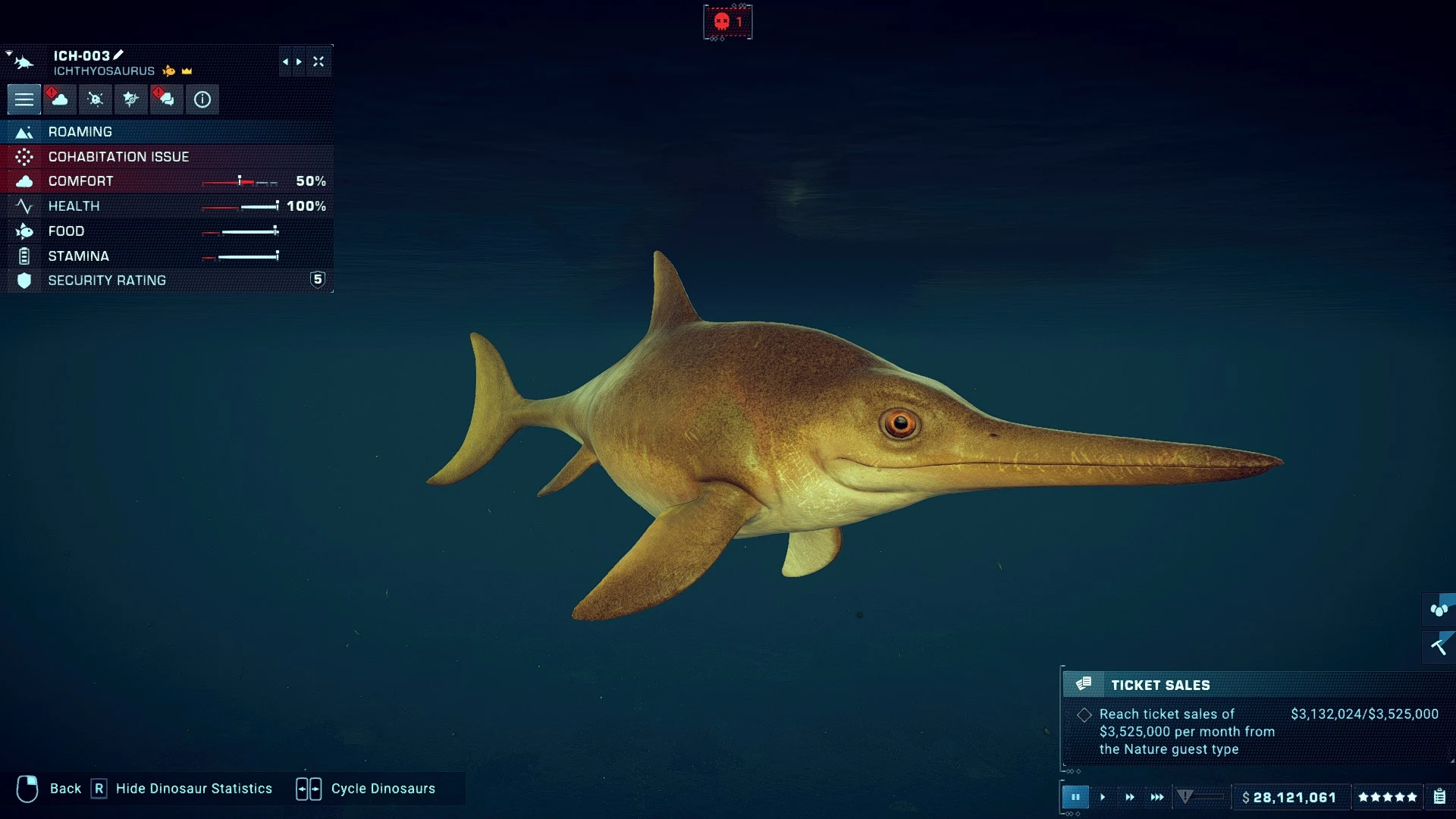Pause the game simulation
The width and height of the screenshot is (1456, 819).
(1075, 797)
